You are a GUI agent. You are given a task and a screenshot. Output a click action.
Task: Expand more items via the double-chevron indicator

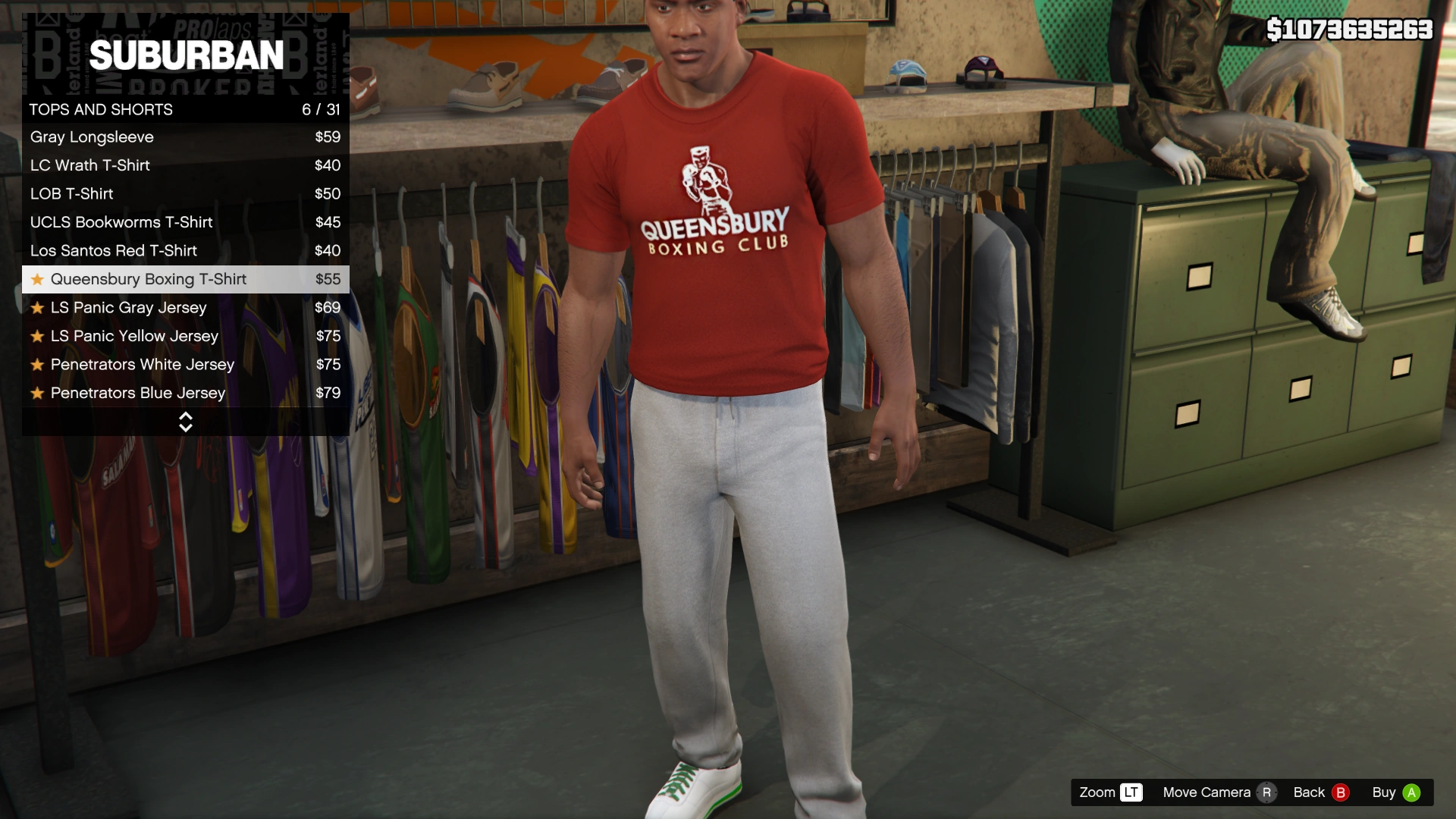[x=186, y=422]
